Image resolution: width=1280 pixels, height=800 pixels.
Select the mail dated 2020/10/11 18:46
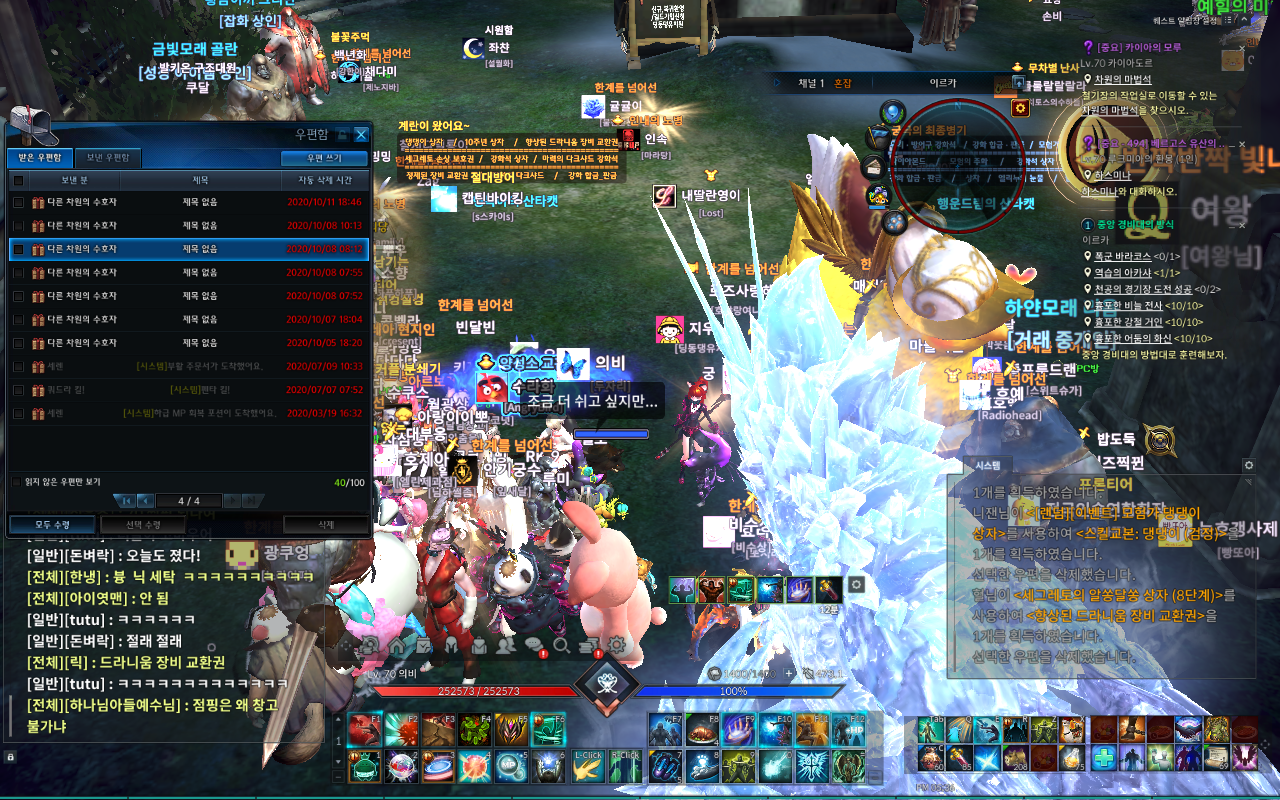[x=190, y=202]
